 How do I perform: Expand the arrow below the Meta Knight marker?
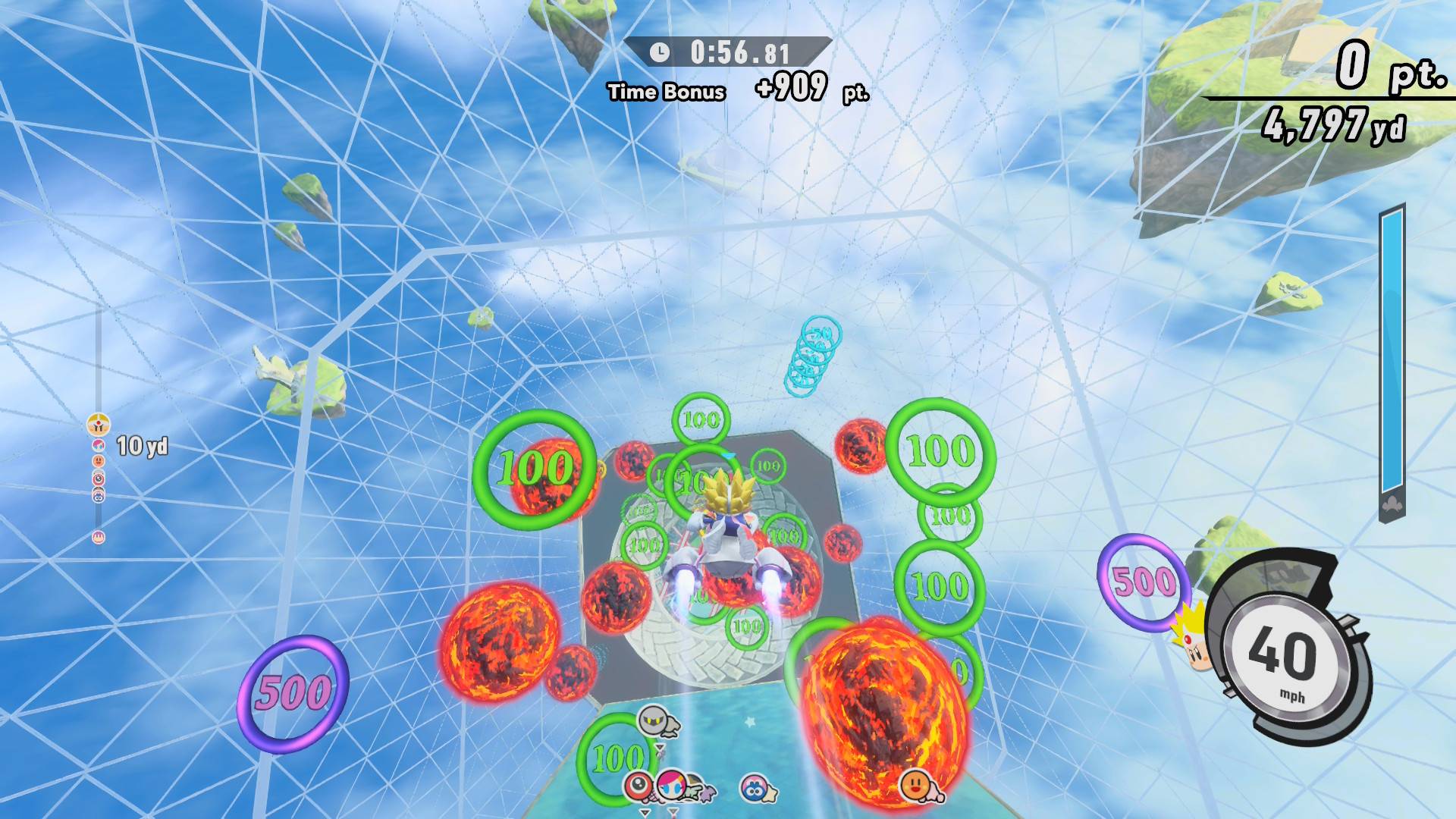click(660, 748)
